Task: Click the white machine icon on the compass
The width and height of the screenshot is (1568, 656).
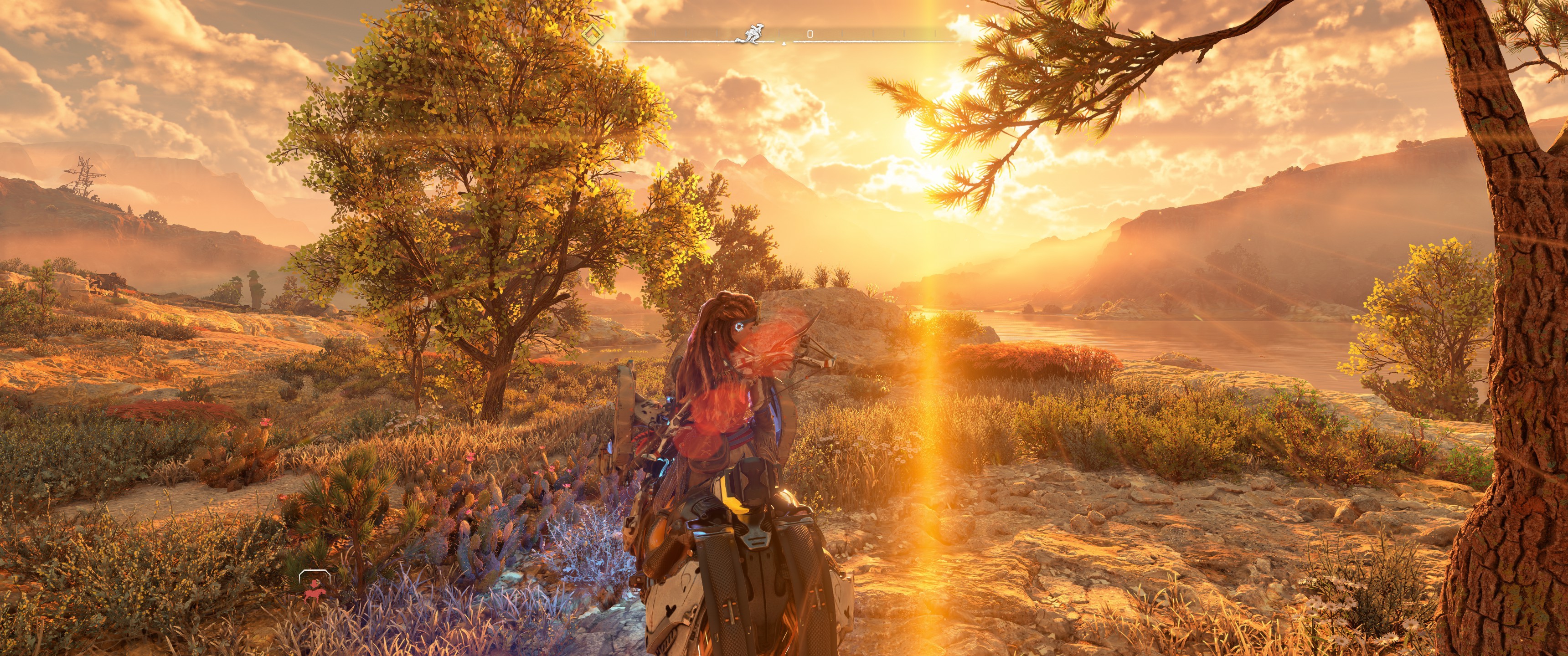Action: pos(753,33)
